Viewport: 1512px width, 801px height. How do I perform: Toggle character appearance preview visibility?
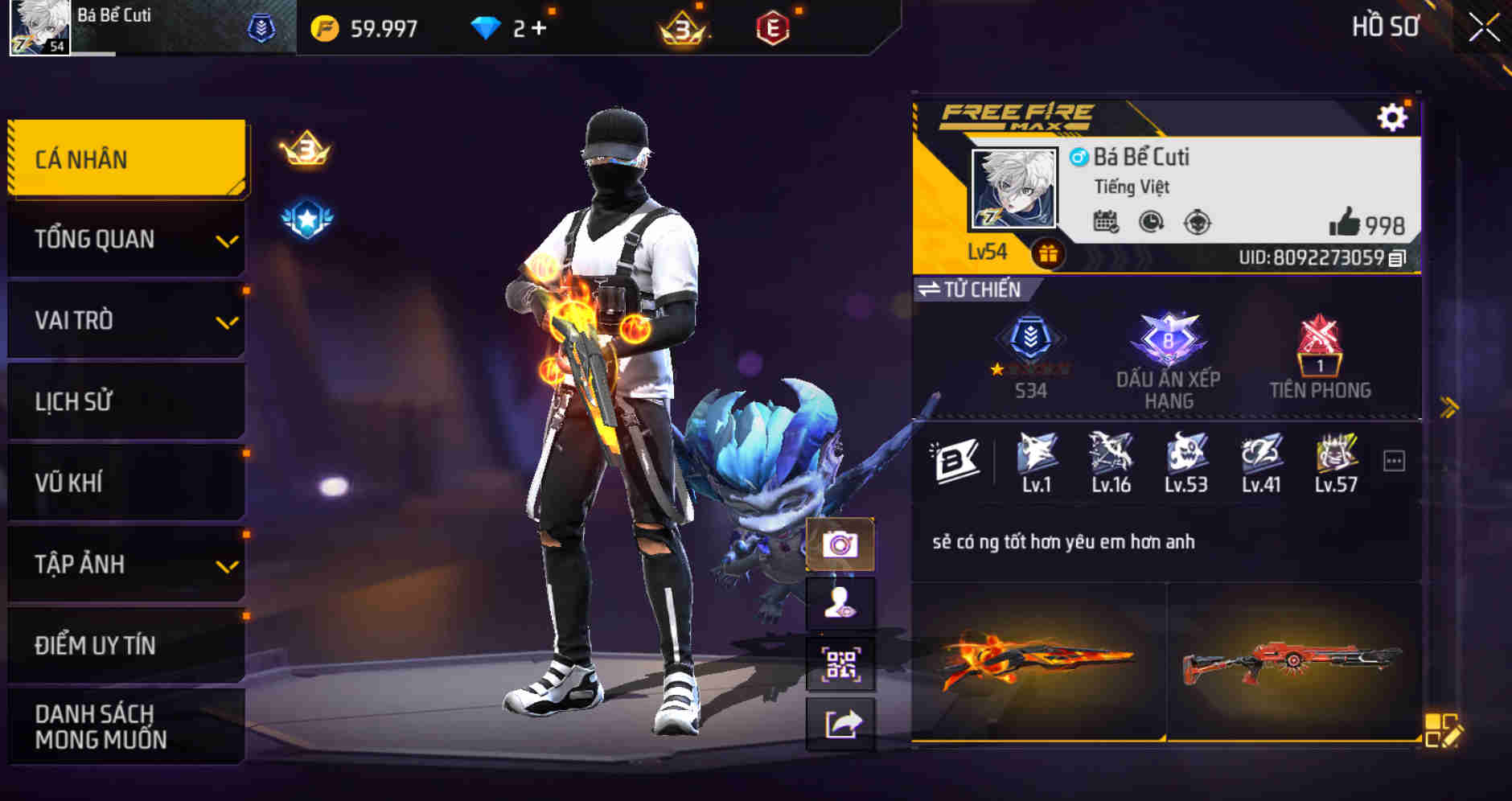pyautogui.click(x=840, y=604)
